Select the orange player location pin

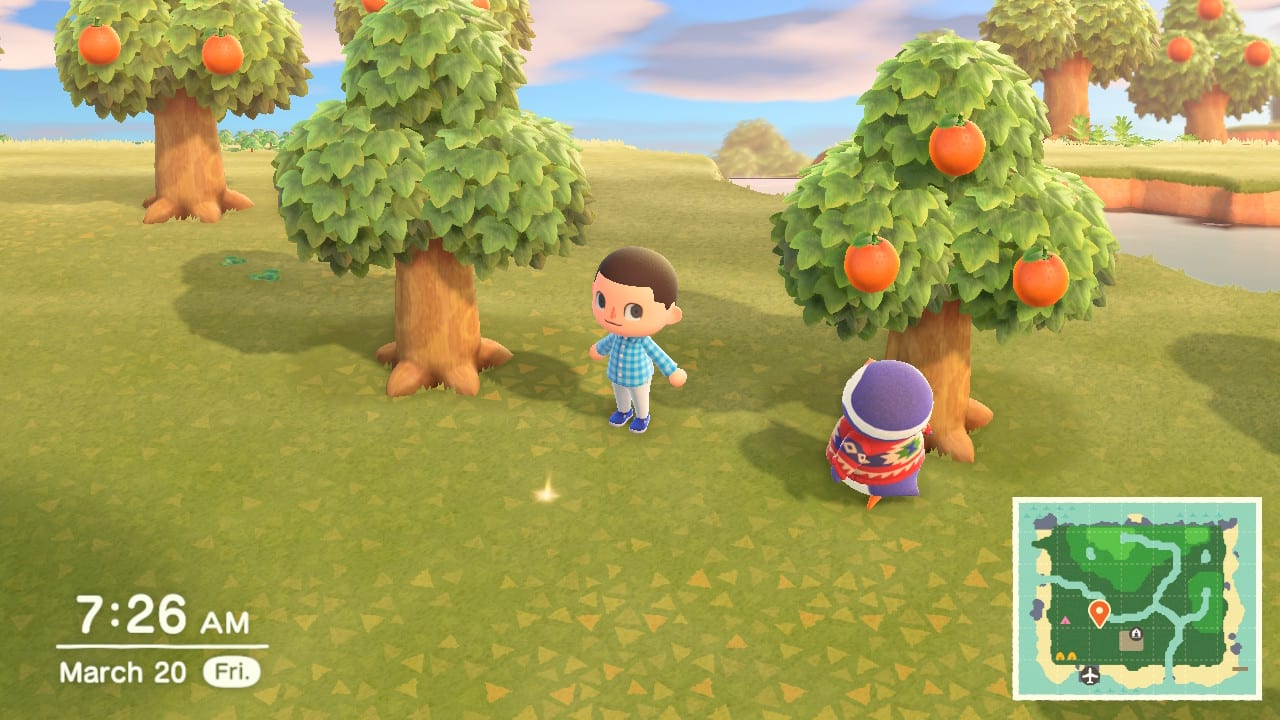1099,612
